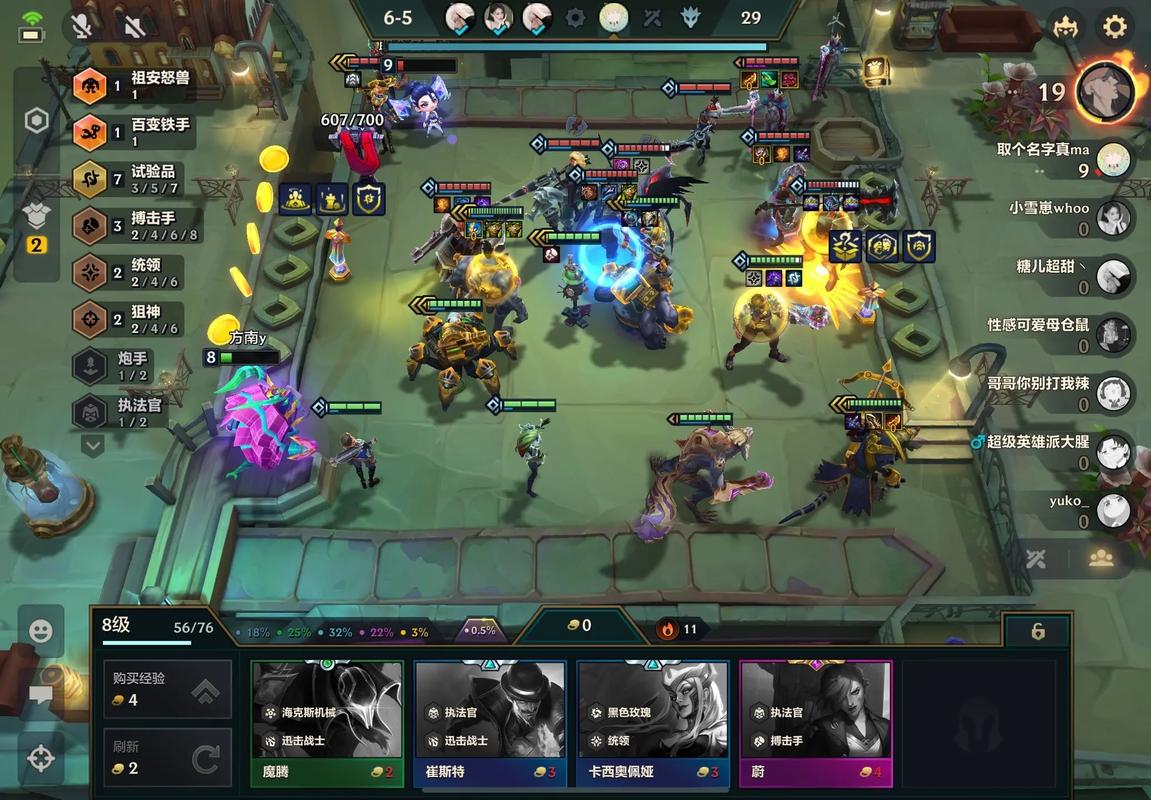Switch to the players list tab

coord(1101,559)
